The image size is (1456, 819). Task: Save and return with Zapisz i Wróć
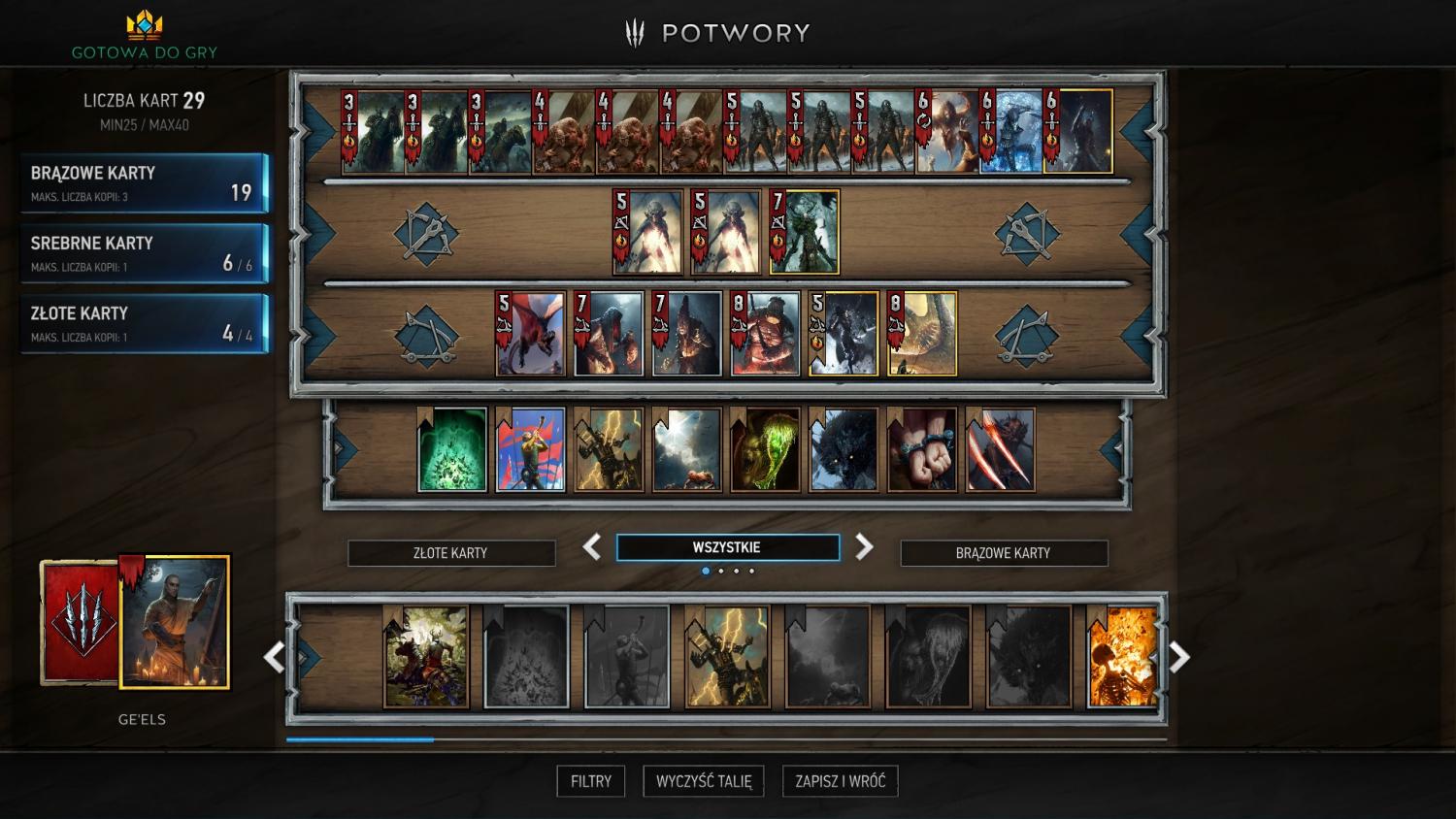[840, 781]
